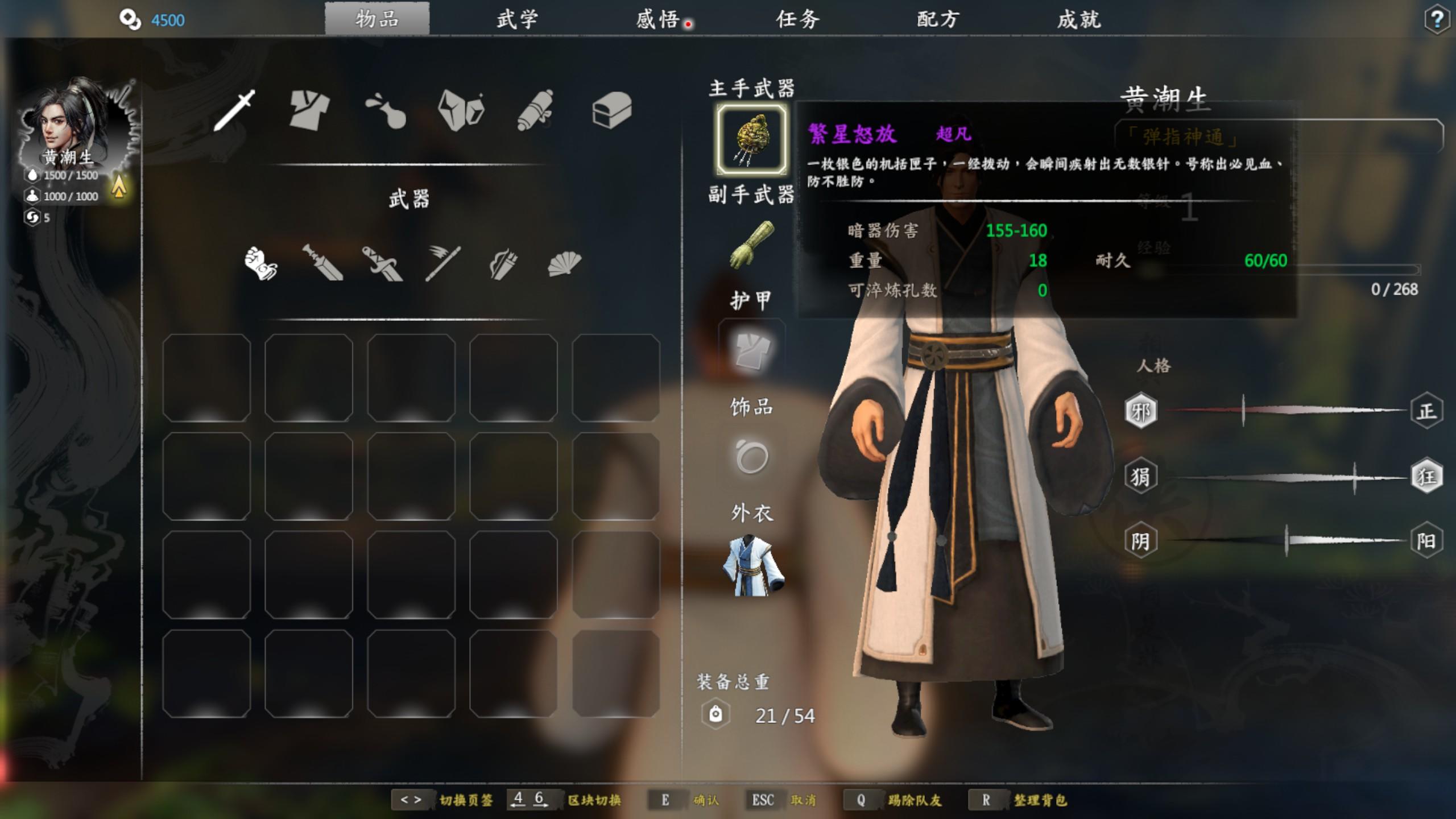Filter weapons by folding fan type
Screen dimensions: 1456x819
coord(564,263)
